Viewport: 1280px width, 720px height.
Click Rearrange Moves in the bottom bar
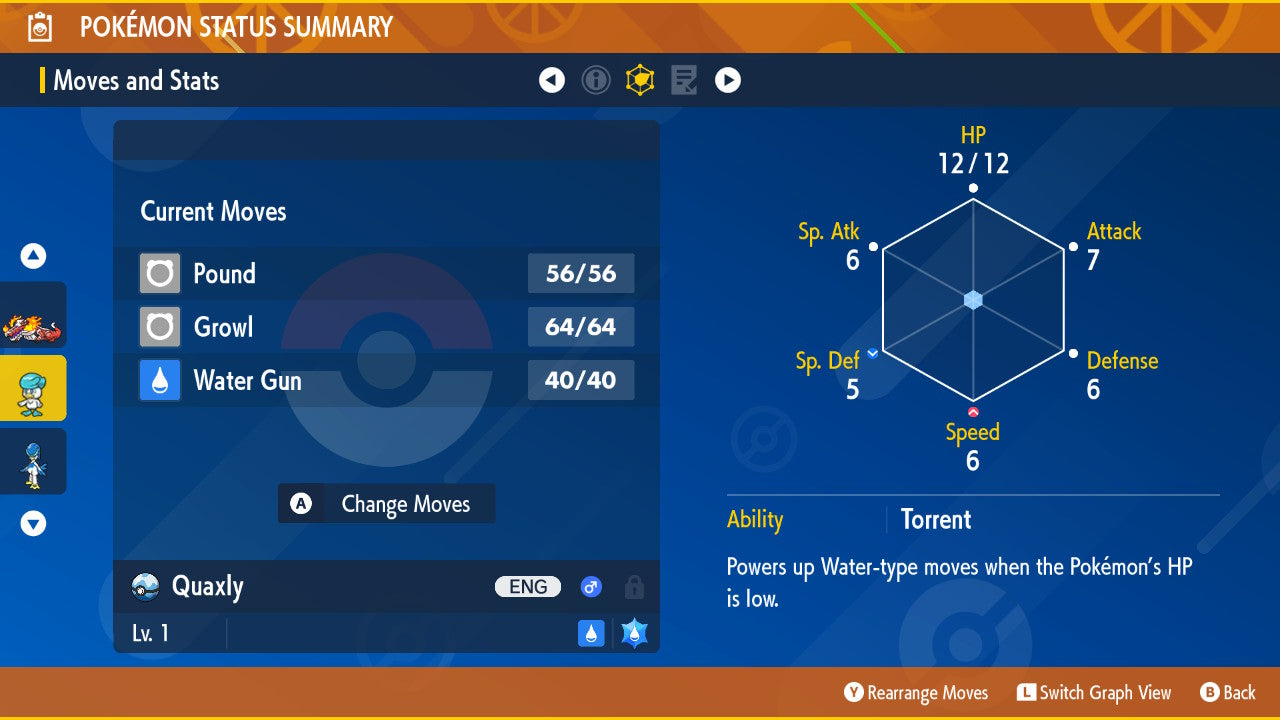tap(916, 692)
